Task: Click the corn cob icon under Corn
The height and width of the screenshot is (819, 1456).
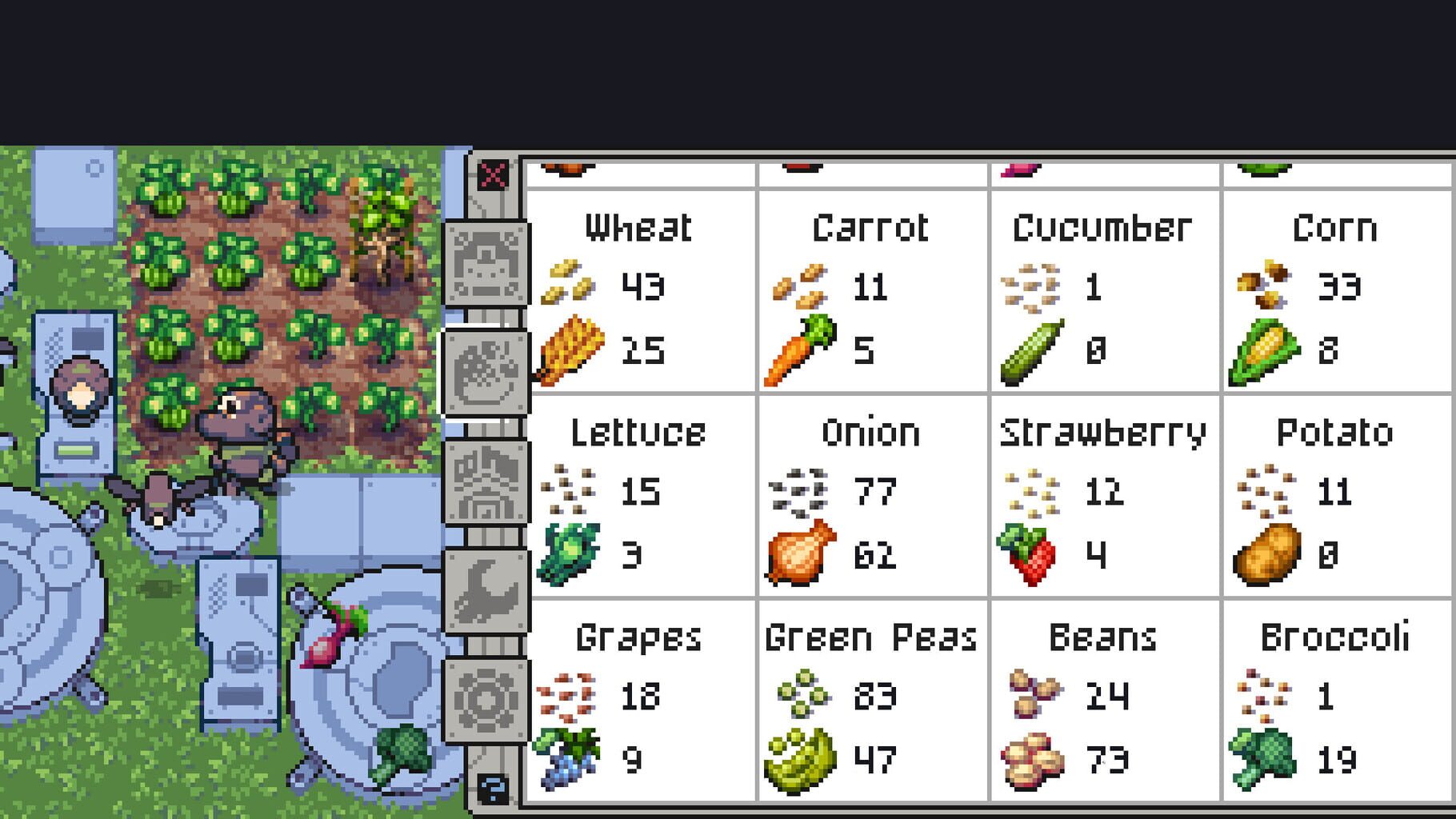Action: click(1264, 350)
